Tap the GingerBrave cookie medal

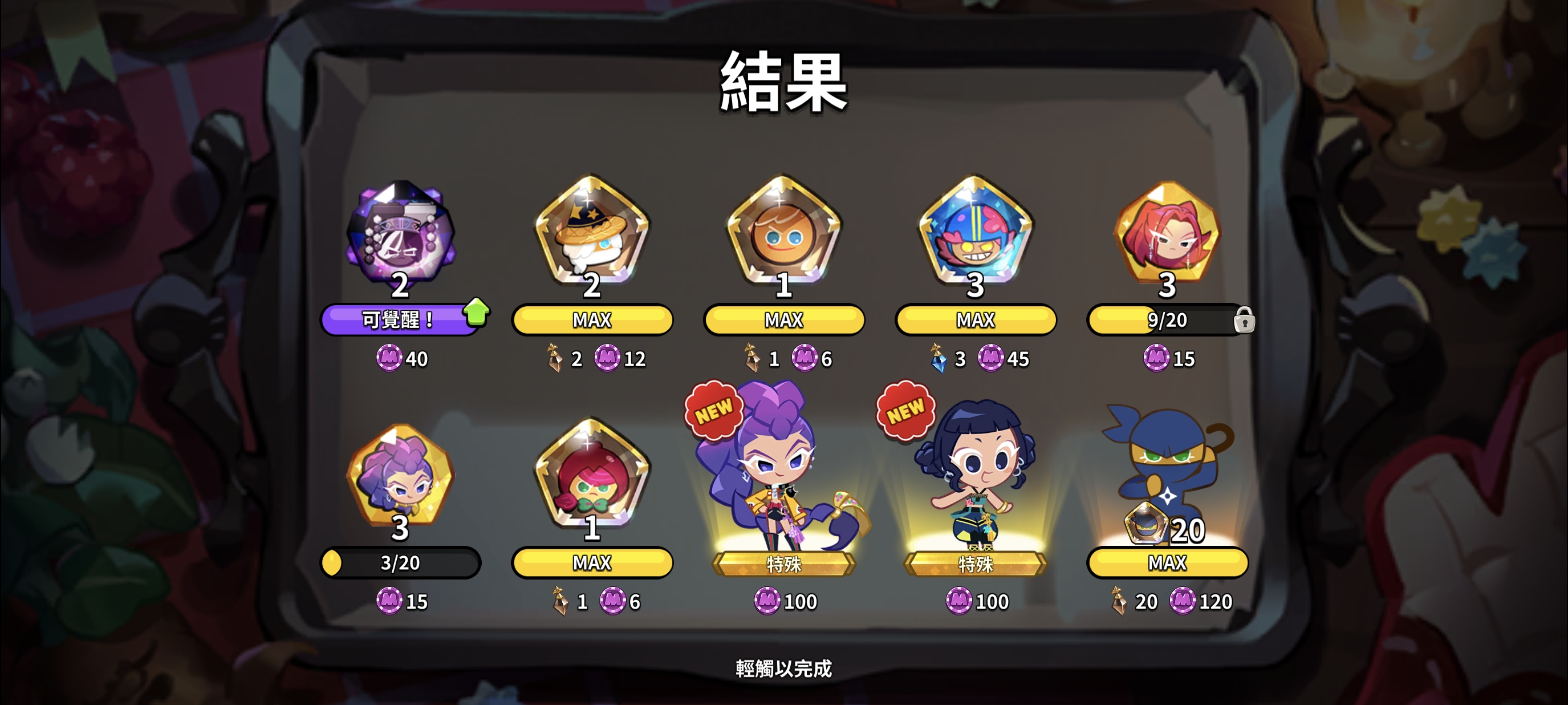coord(783,237)
